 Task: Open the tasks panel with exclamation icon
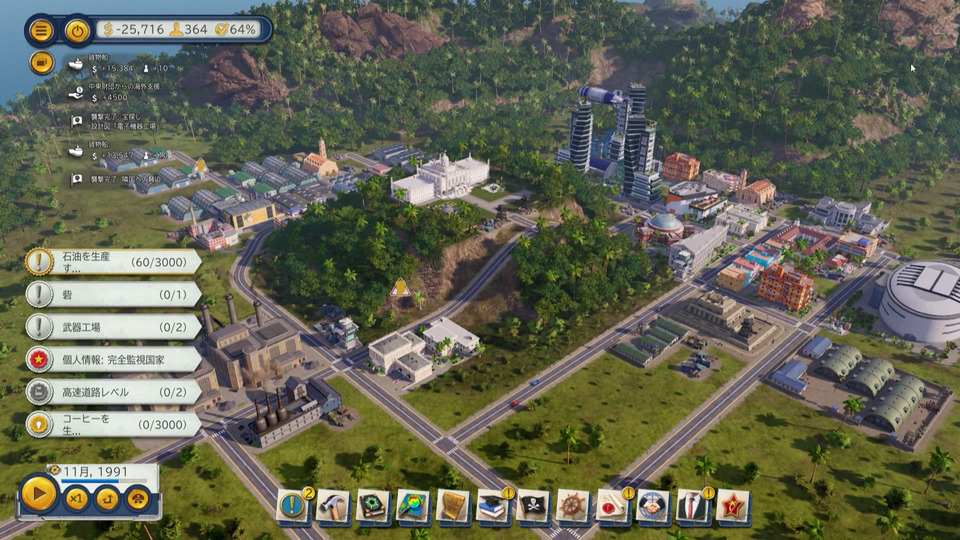point(293,506)
